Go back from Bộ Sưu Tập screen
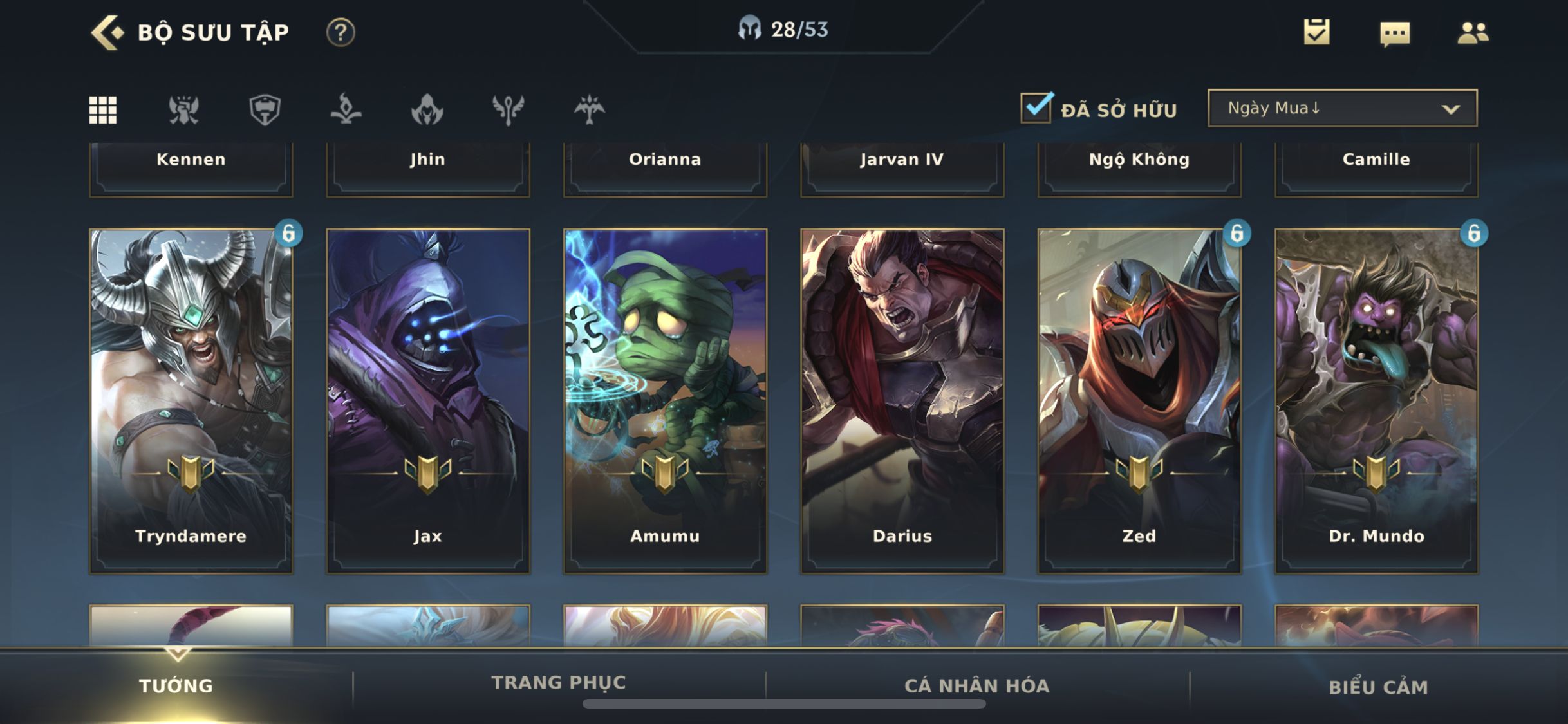 pyautogui.click(x=107, y=32)
